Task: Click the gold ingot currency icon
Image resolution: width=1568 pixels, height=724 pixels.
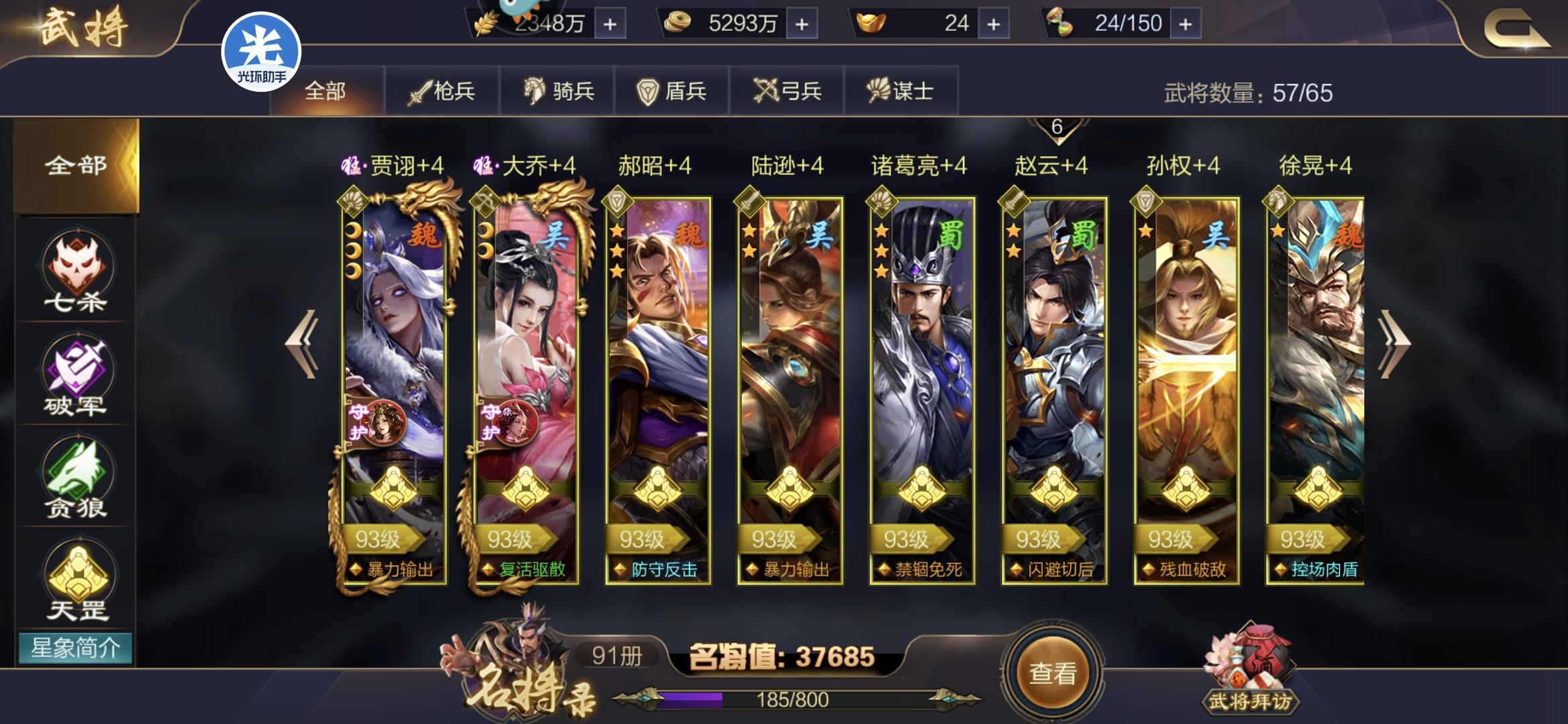Action: click(868, 22)
